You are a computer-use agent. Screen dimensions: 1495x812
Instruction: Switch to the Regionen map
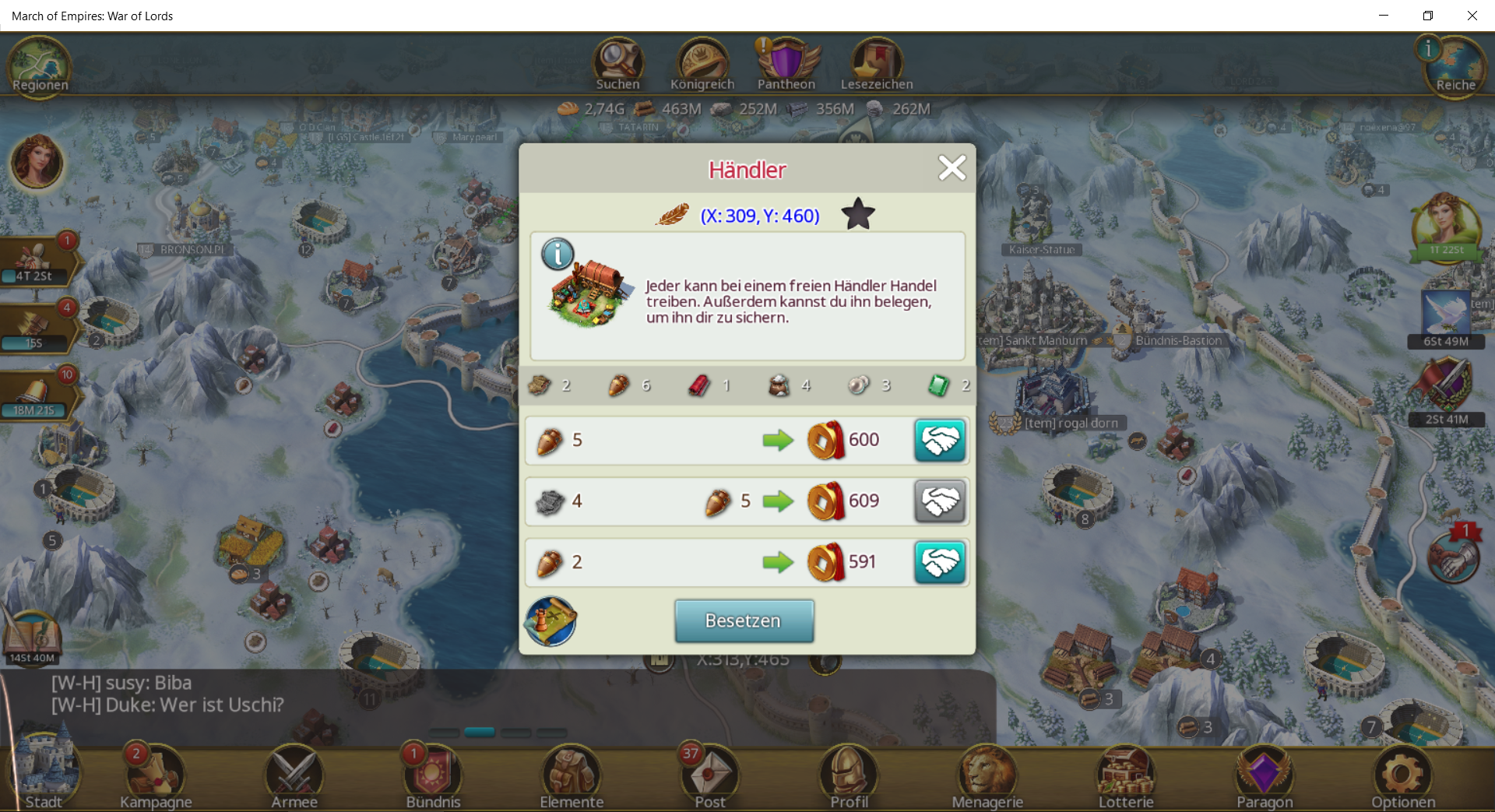click(40, 67)
